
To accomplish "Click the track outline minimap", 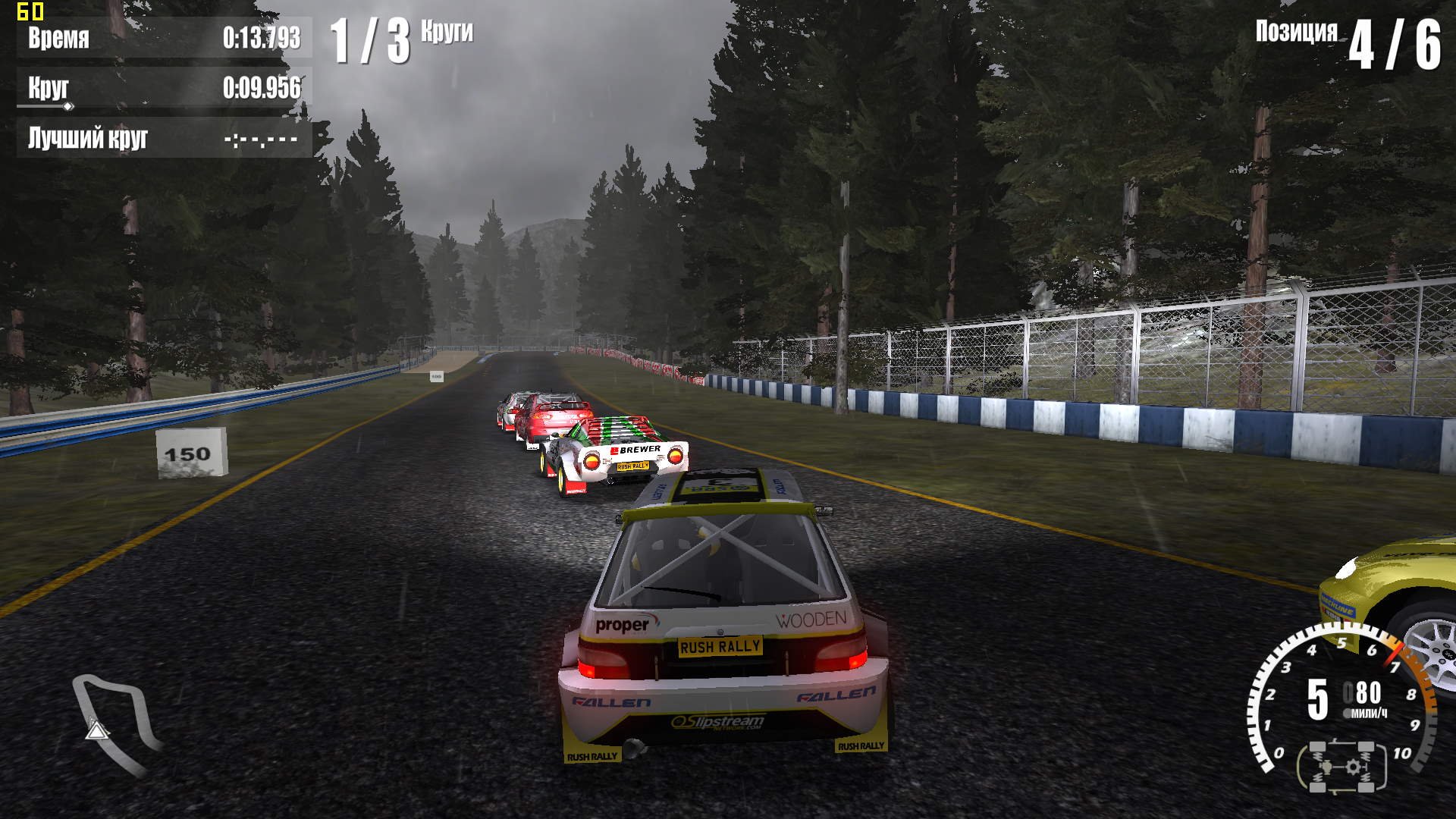I will [x=114, y=724].
